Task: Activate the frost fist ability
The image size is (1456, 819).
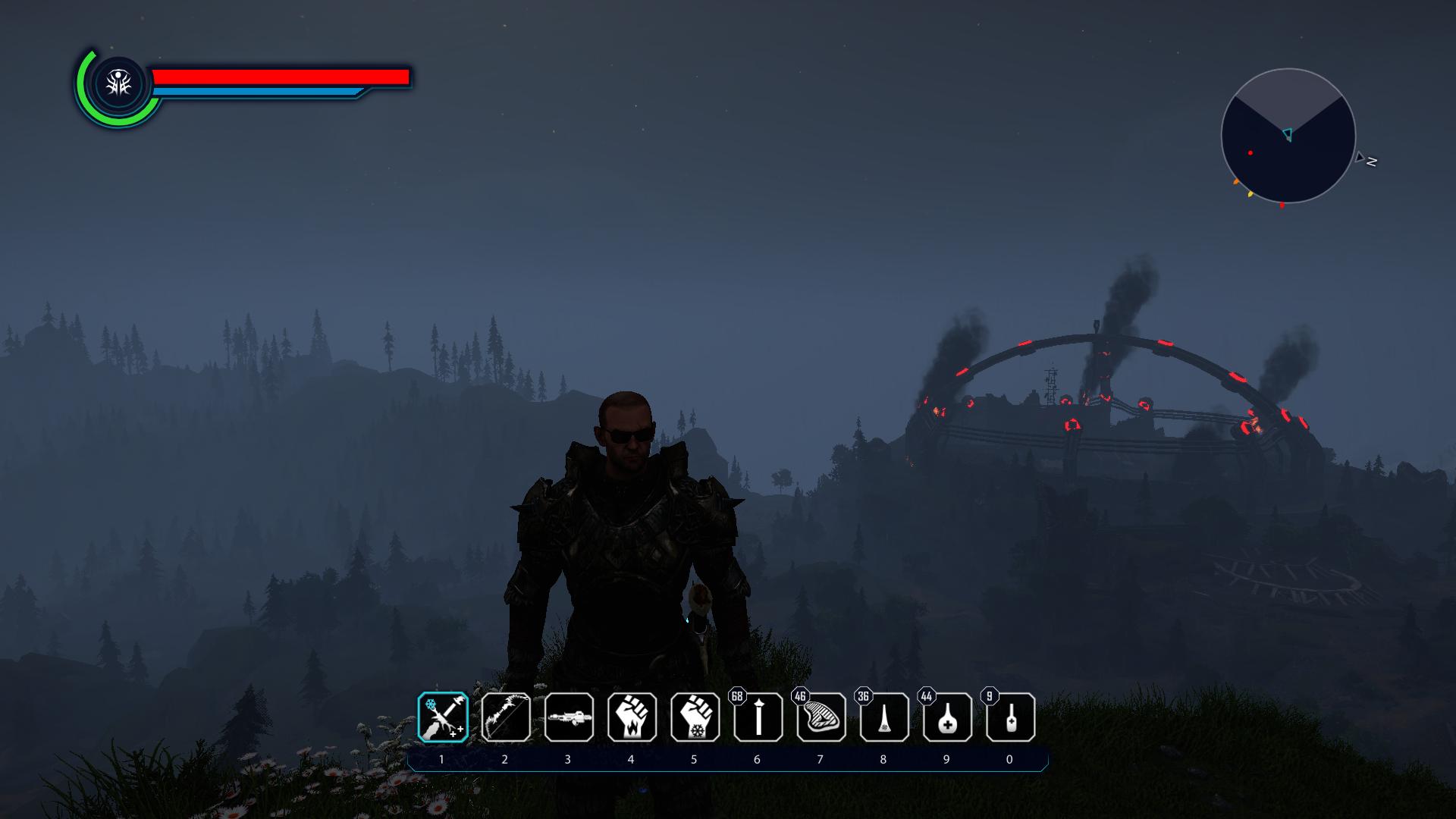Action: [695, 717]
